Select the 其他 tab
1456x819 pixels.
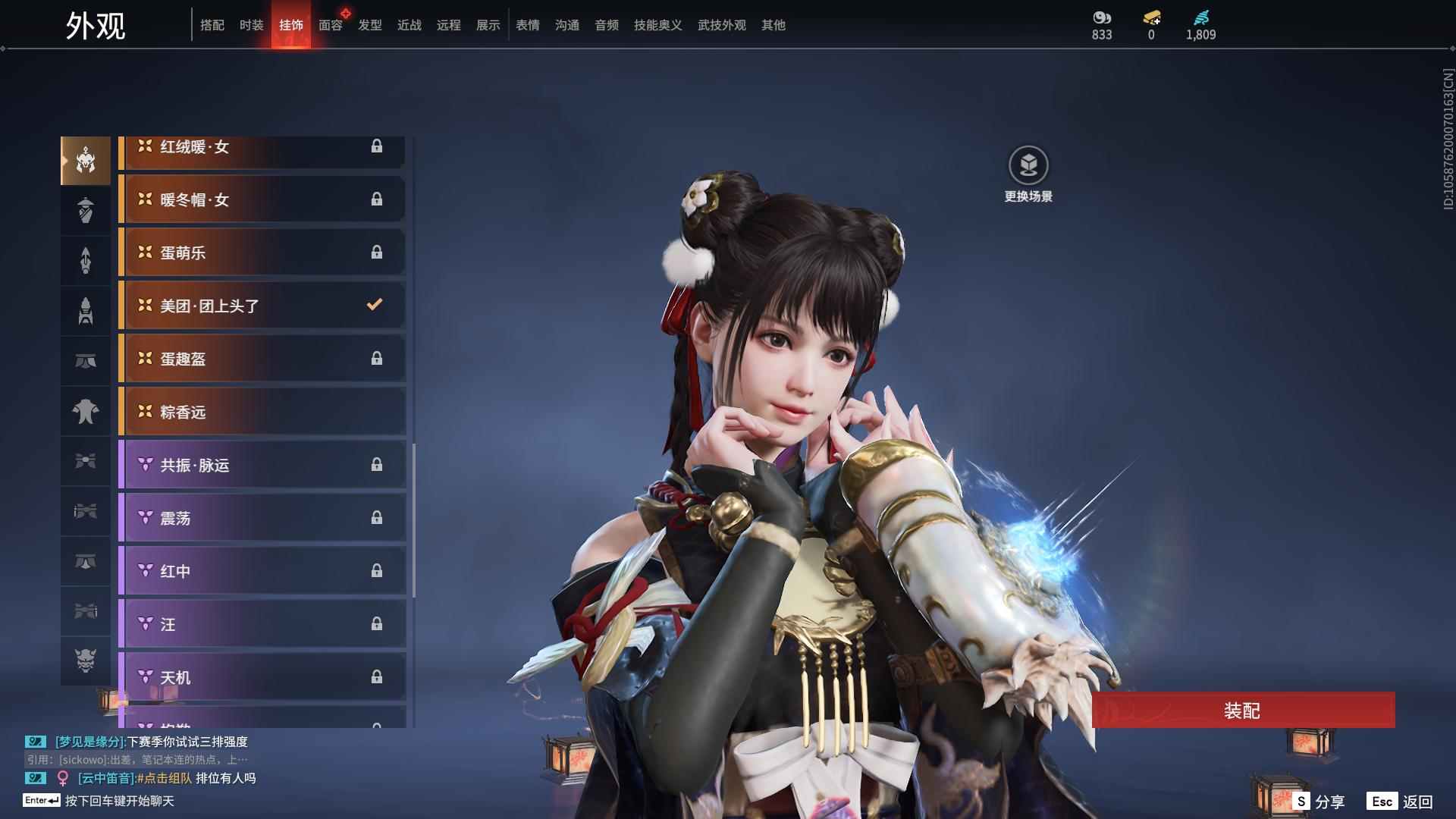(773, 25)
